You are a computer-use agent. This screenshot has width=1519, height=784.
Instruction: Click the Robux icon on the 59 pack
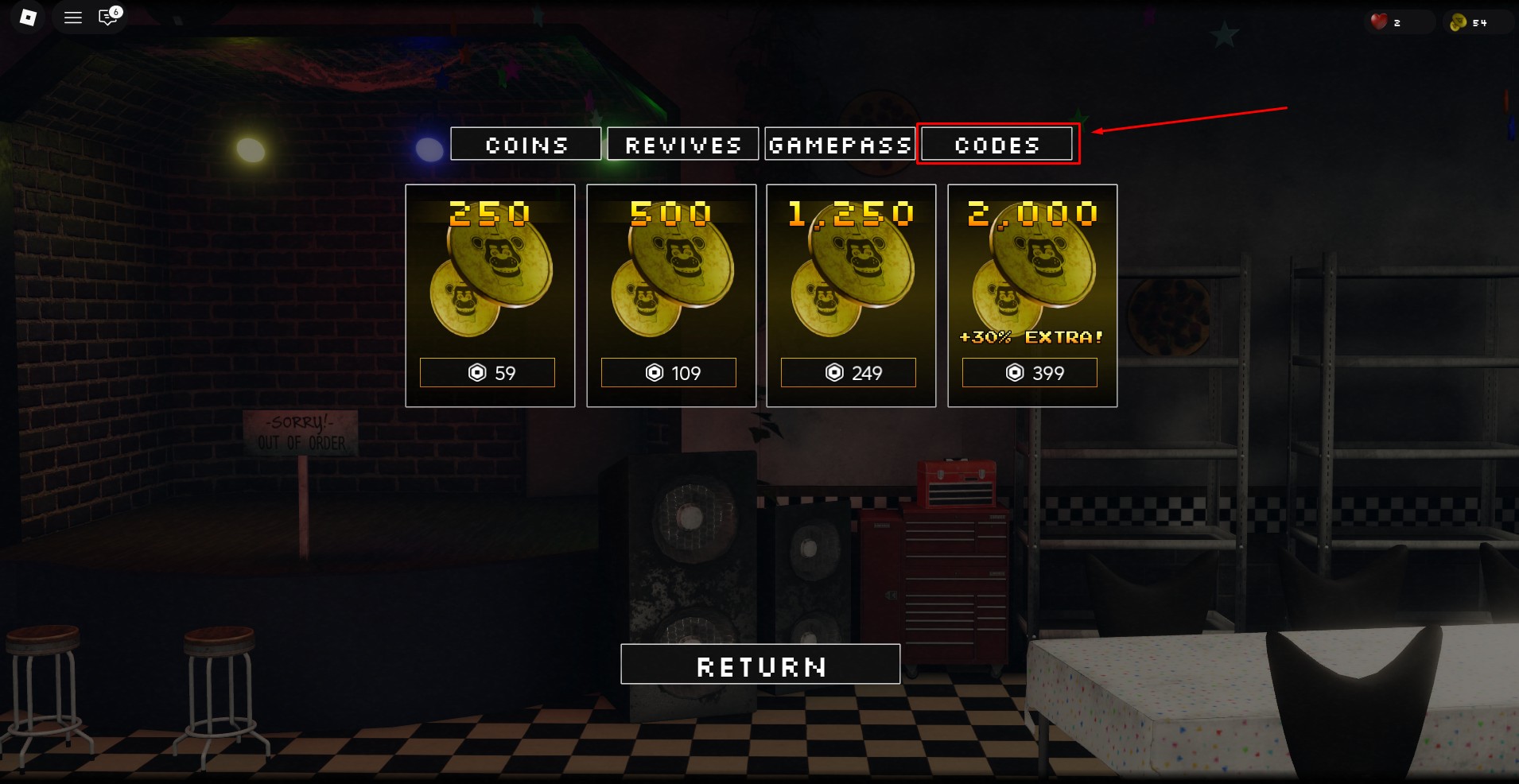[478, 372]
